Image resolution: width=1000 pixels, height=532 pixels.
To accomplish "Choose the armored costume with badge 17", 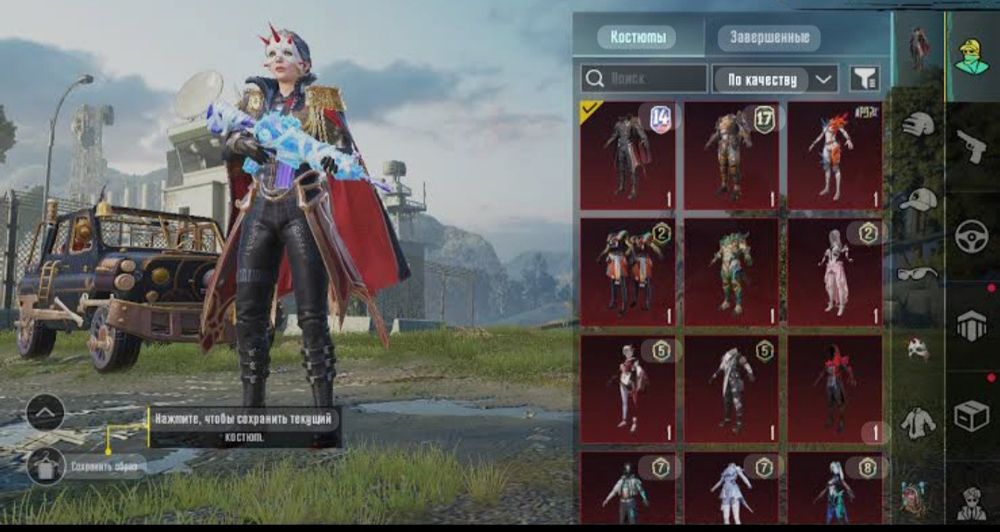I will tap(731, 155).
